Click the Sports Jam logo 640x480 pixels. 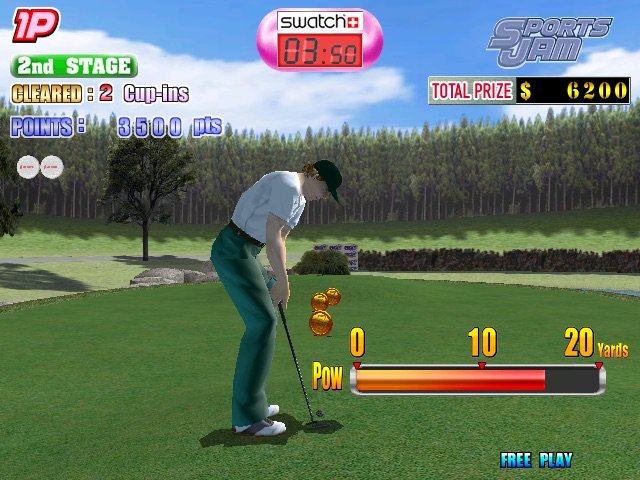(548, 41)
